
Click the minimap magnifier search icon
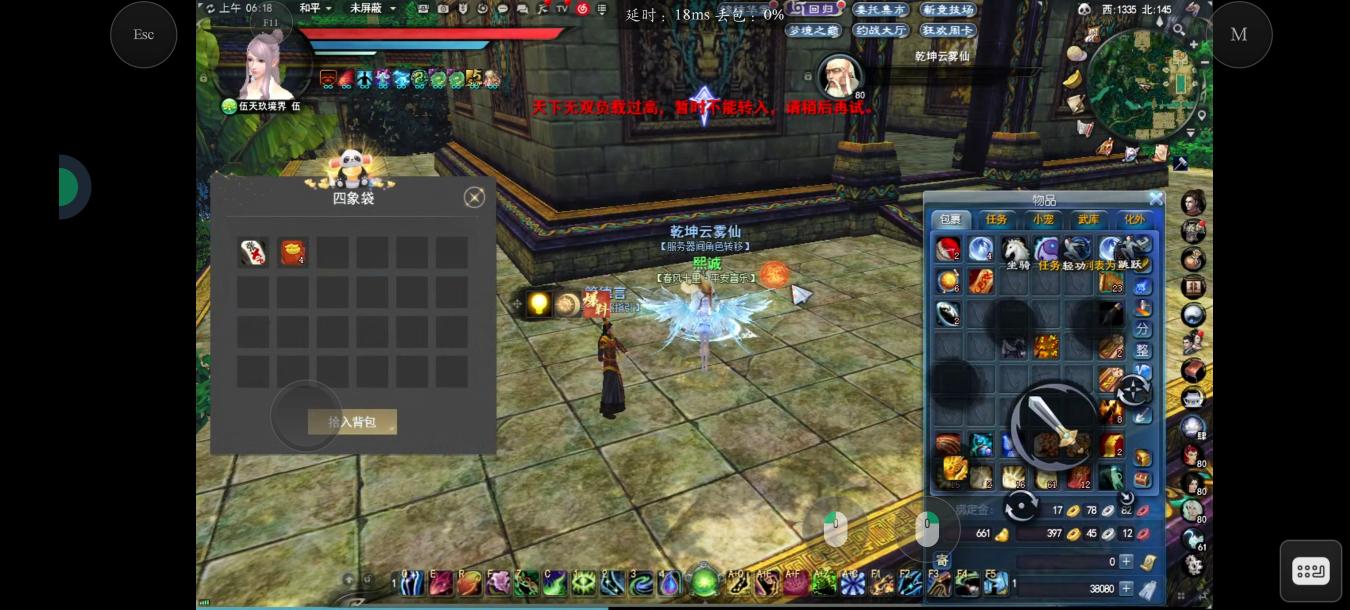1180,31
